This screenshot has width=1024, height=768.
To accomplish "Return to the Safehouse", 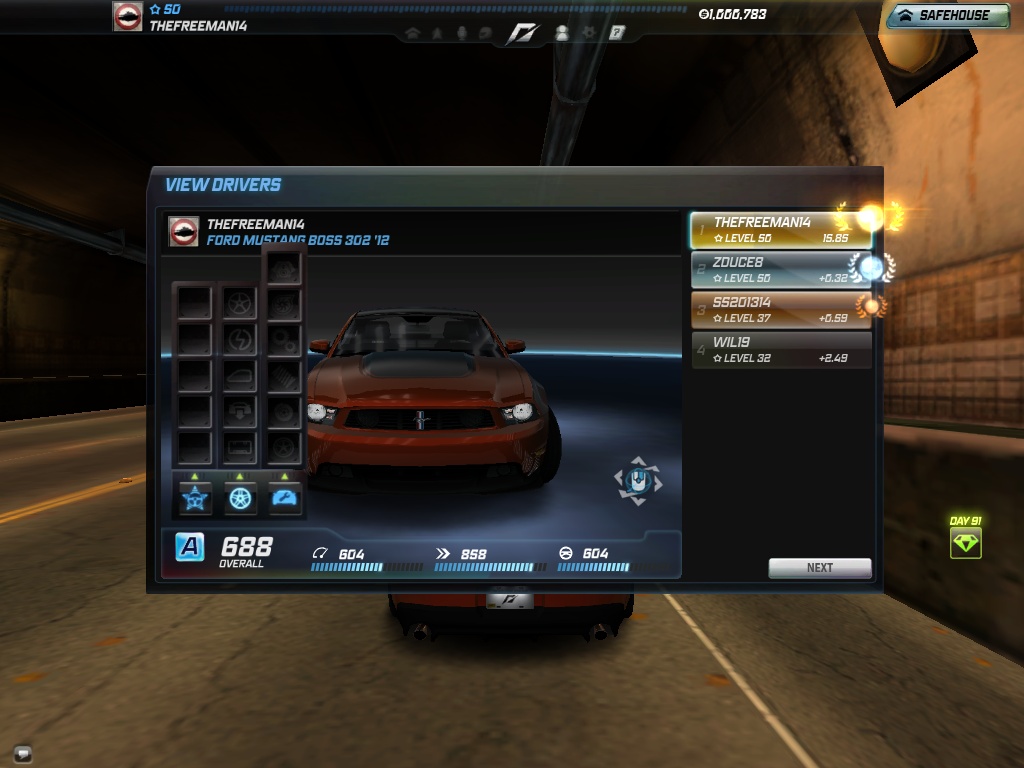I will [x=947, y=15].
